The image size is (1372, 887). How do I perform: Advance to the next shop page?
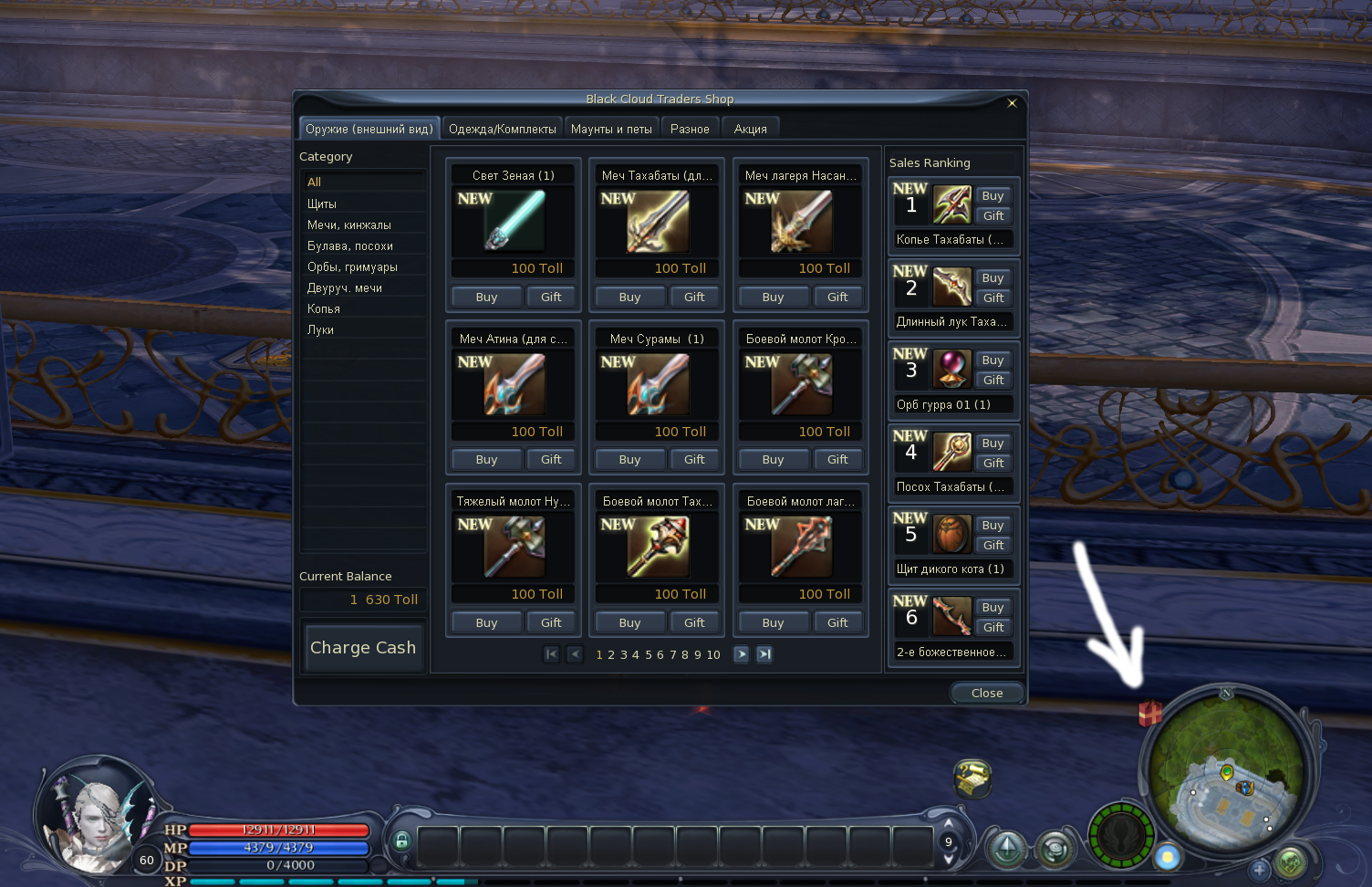pyautogui.click(x=741, y=654)
